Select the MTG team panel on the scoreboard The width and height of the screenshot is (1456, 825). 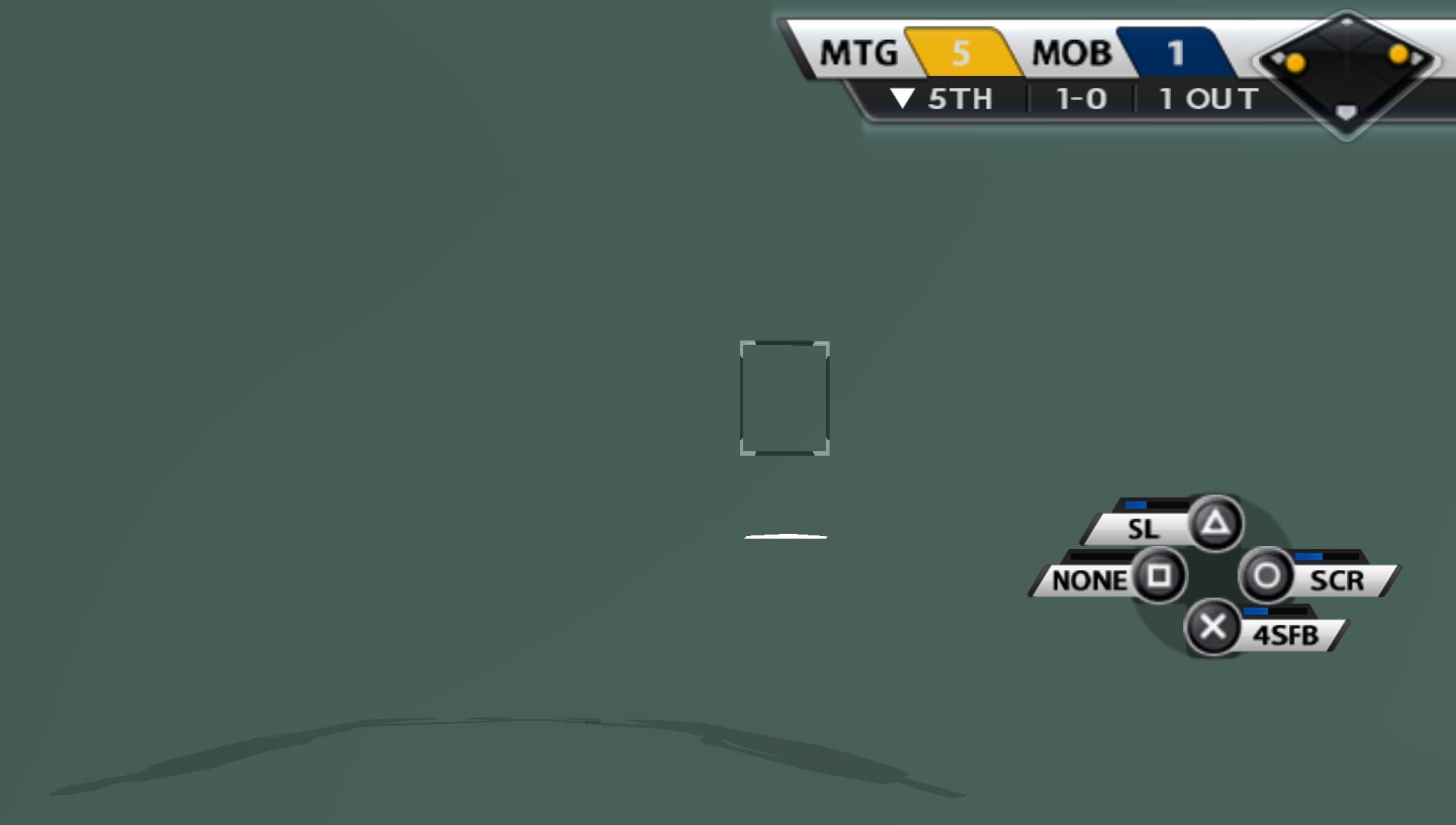(857, 52)
